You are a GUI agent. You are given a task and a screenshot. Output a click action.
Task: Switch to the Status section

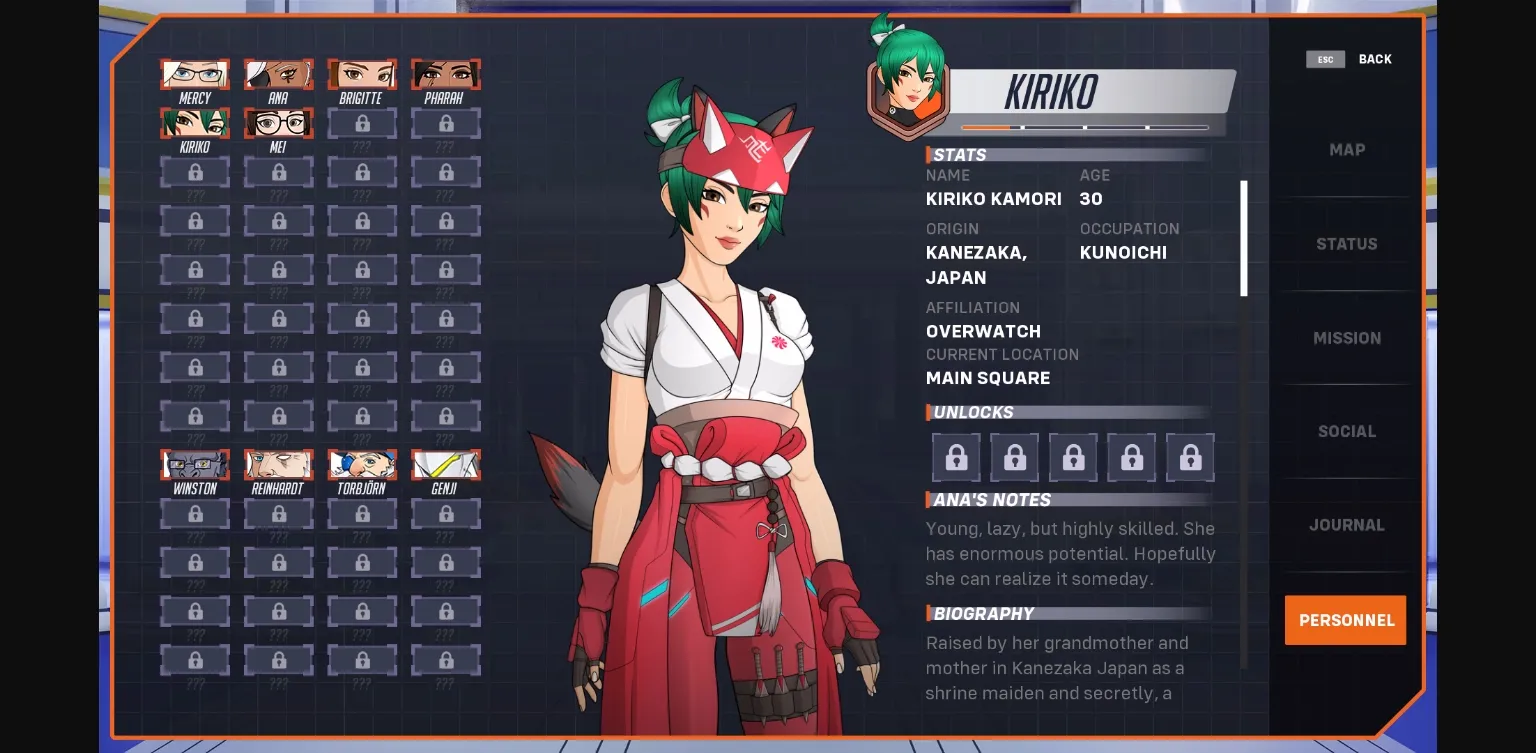pyautogui.click(x=1346, y=244)
